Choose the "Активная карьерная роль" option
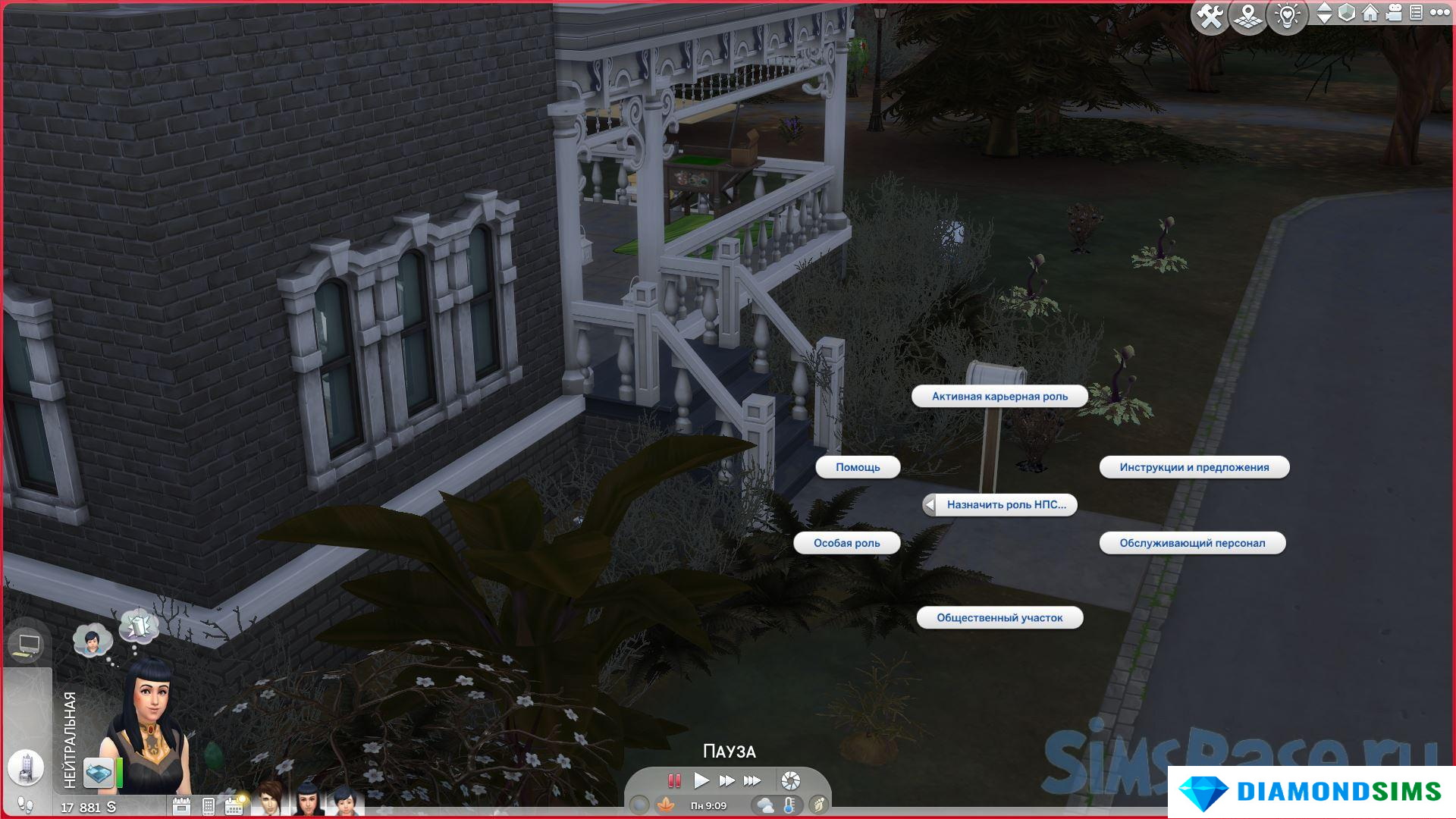Image resolution: width=1456 pixels, height=819 pixels. (x=999, y=397)
